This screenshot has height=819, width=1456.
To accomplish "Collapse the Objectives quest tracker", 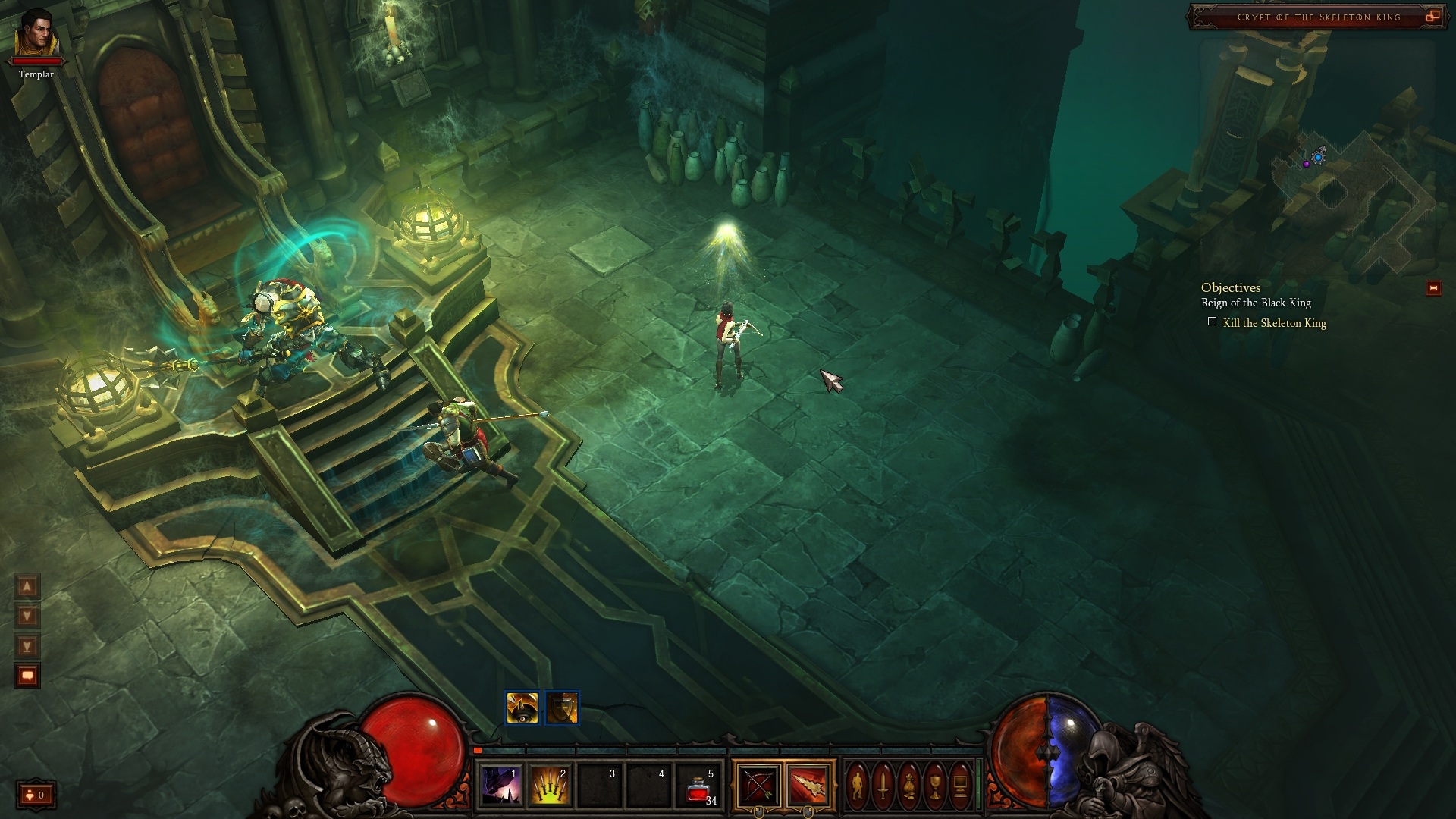I will pos(1433,288).
